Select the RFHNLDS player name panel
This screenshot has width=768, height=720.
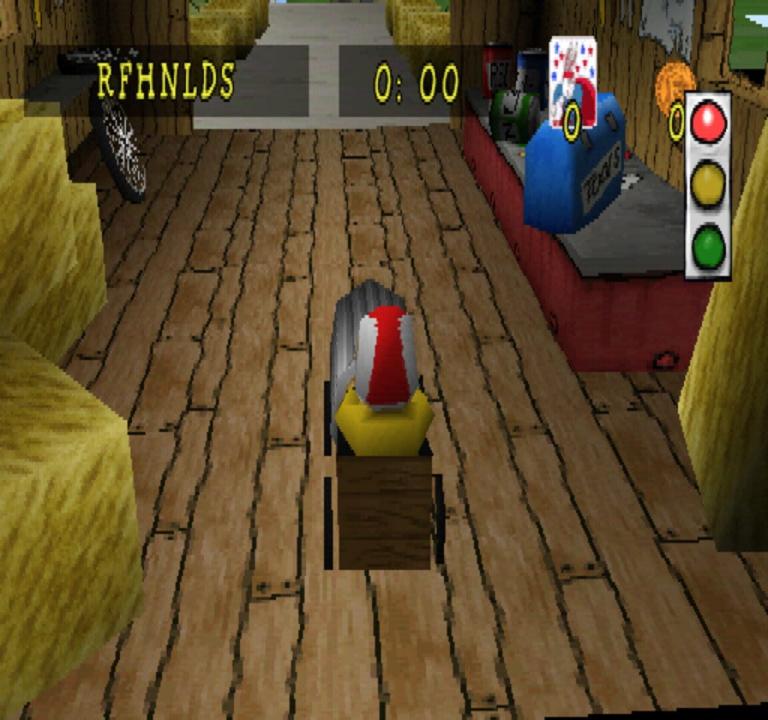pyautogui.click(x=166, y=81)
